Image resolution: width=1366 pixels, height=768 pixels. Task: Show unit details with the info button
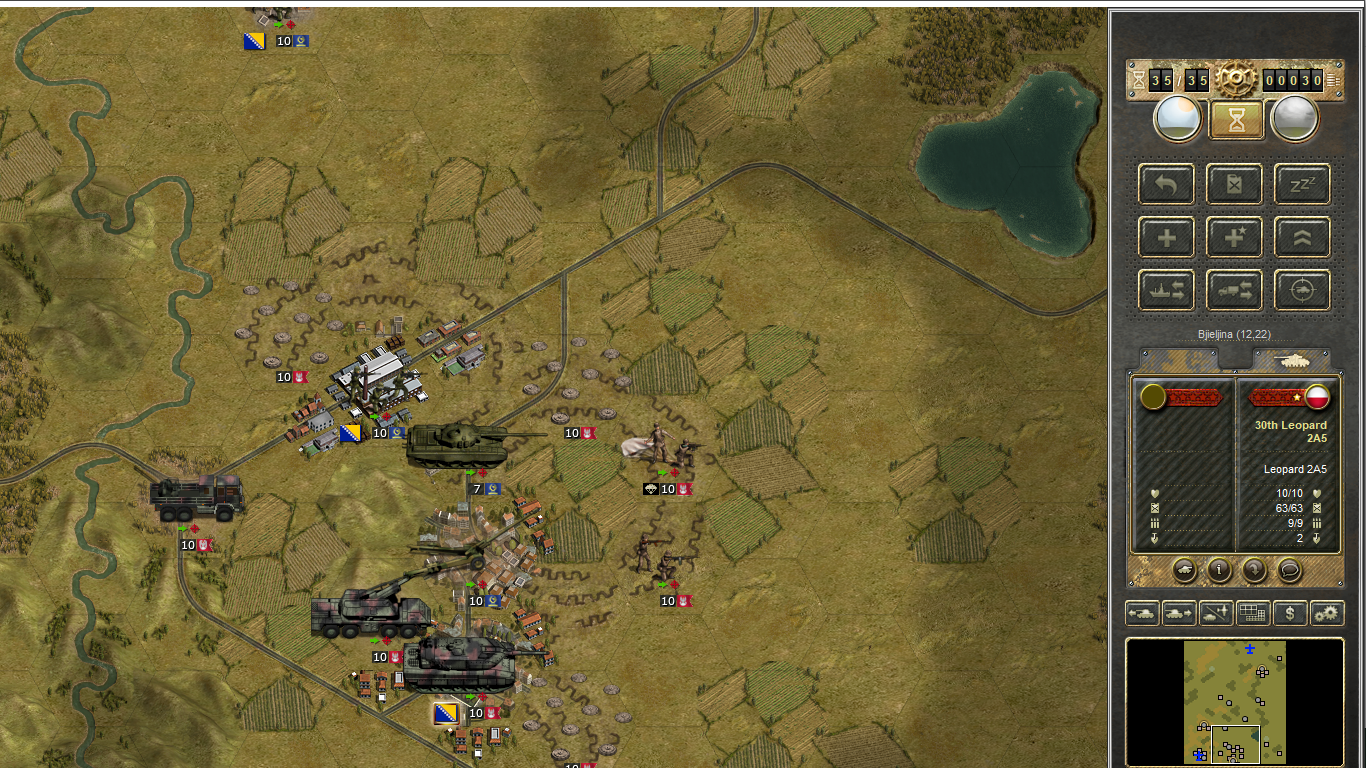pos(1219,570)
